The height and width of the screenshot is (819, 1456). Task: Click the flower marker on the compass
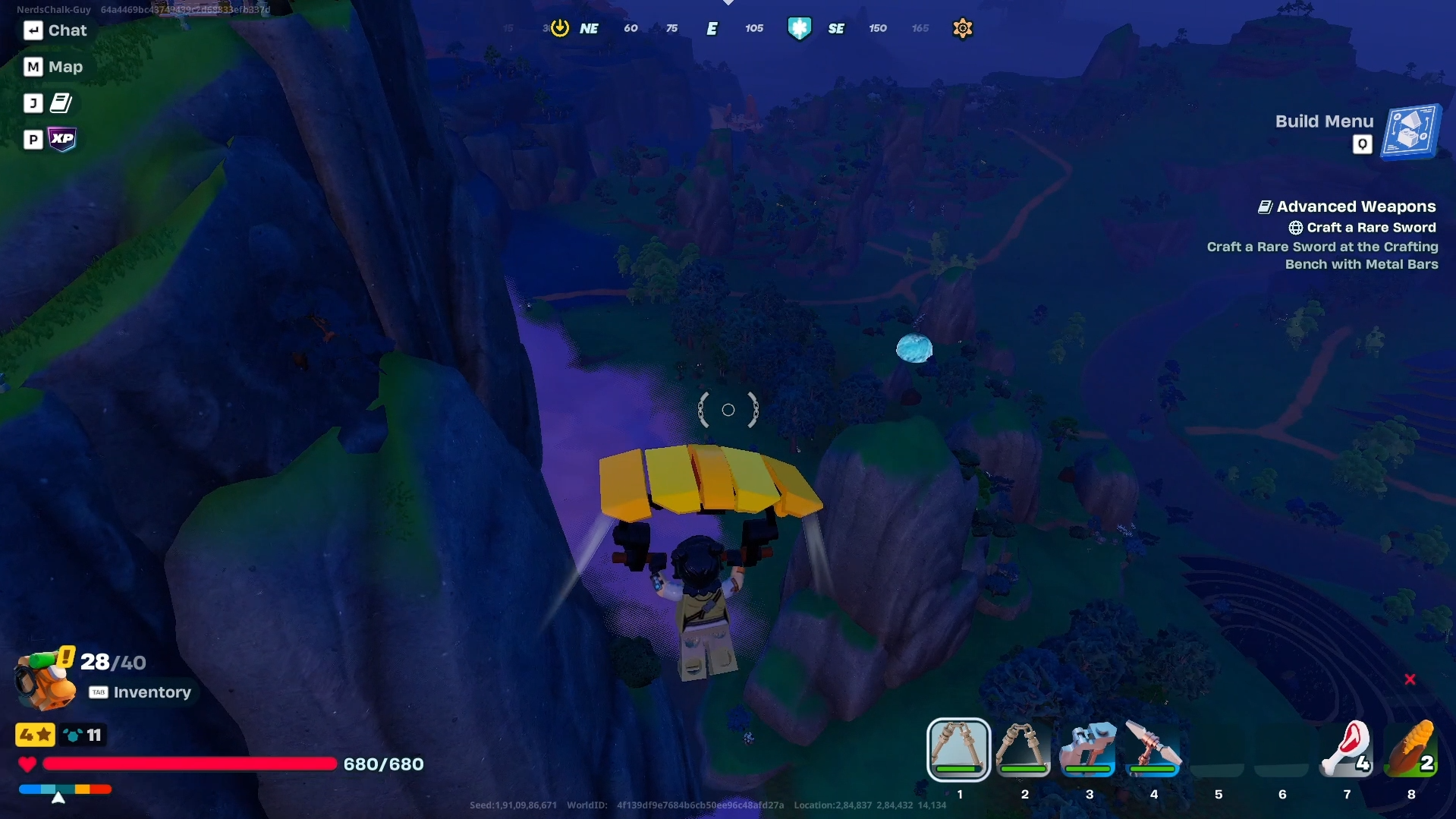962,28
